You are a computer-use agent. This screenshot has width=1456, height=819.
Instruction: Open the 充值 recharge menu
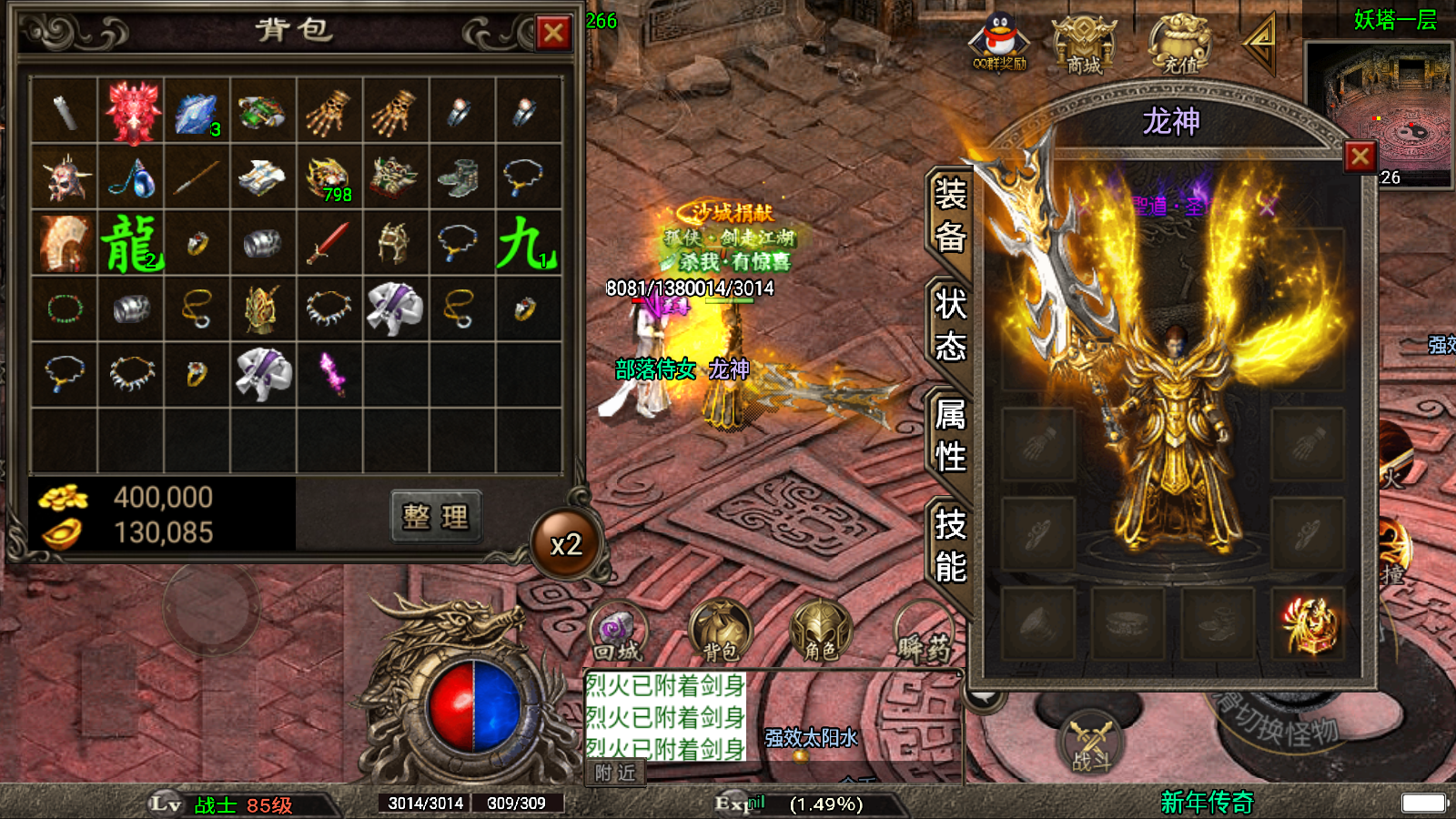1180,44
